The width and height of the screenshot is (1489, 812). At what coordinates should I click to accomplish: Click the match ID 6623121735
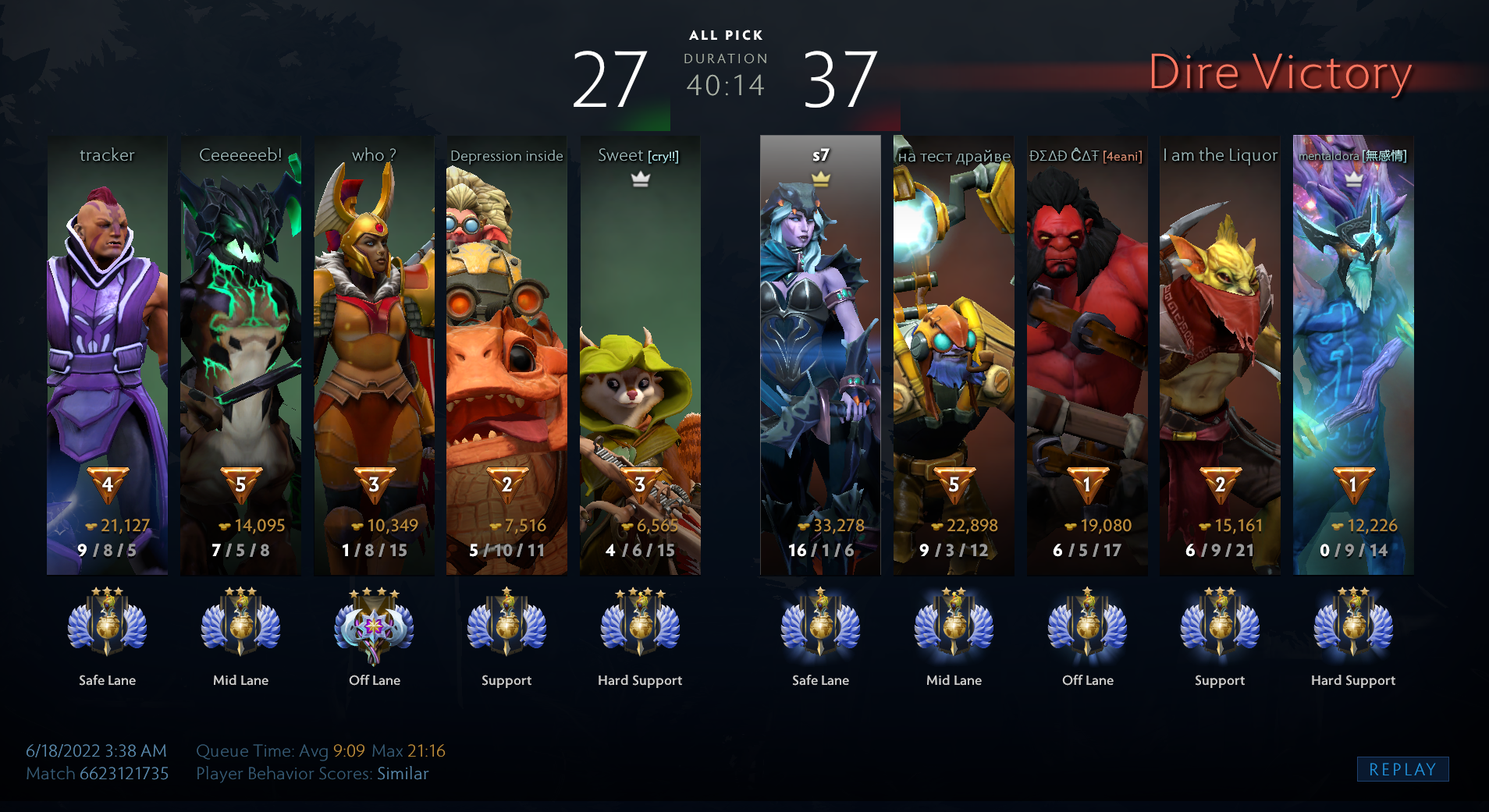(x=124, y=774)
